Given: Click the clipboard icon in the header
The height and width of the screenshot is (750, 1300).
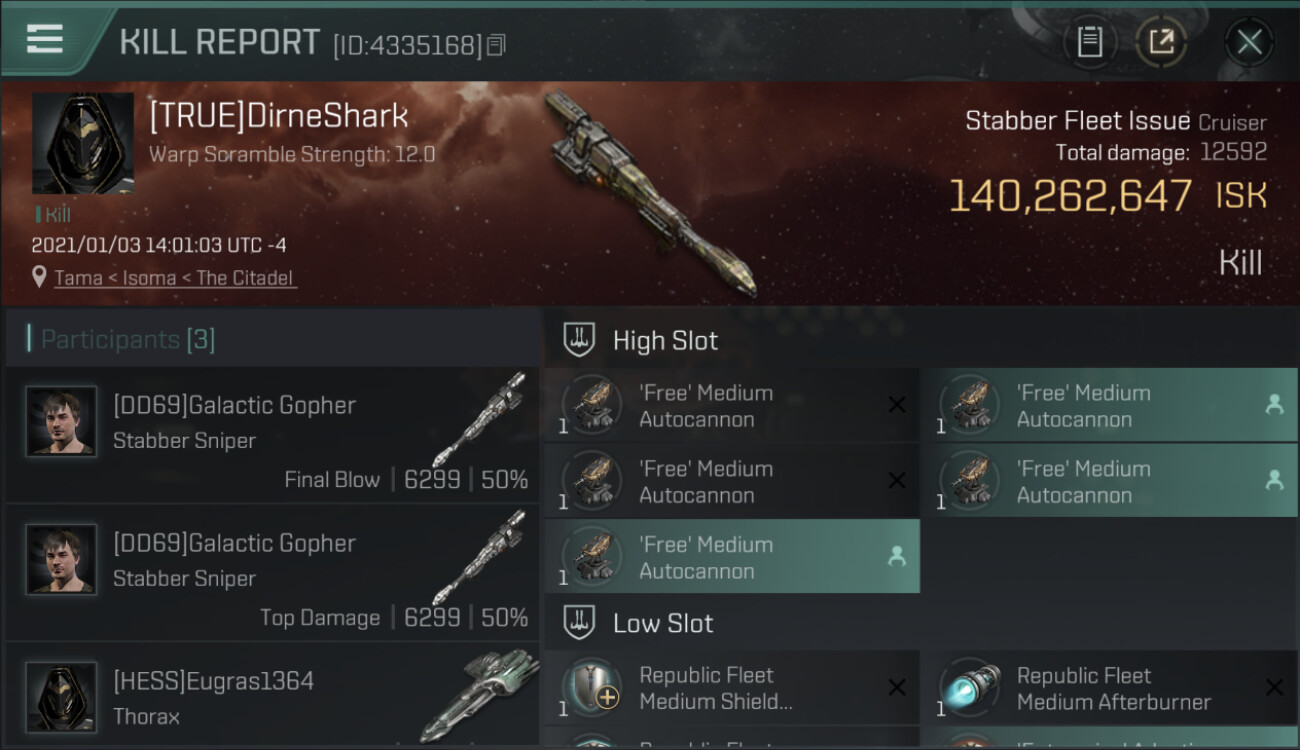Looking at the screenshot, I should (1089, 42).
